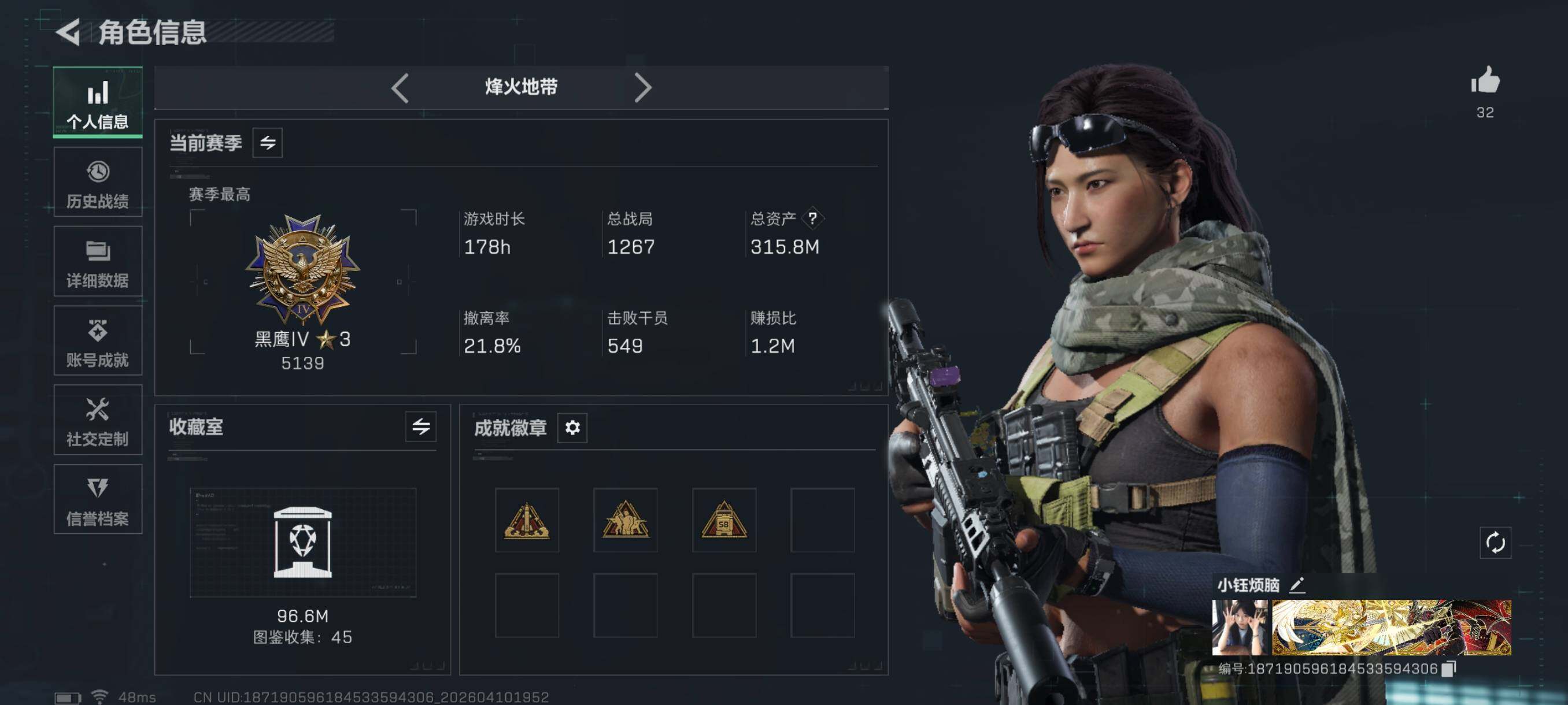Toggle the 当前赛季 season swap button
The height and width of the screenshot is (705, 1568).
point(268,143)
